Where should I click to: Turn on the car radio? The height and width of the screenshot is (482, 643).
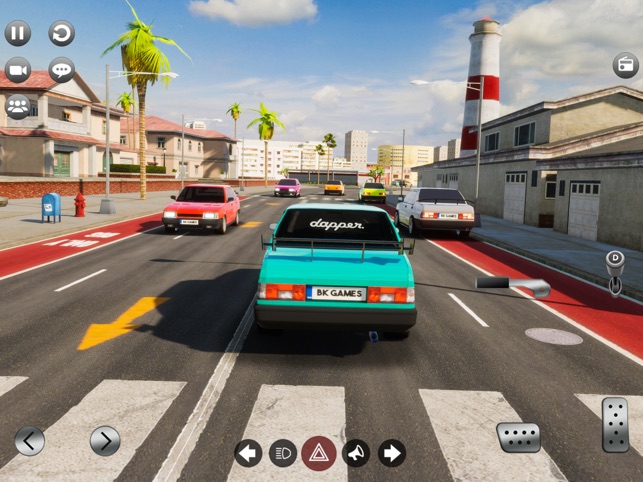(625, 65)
